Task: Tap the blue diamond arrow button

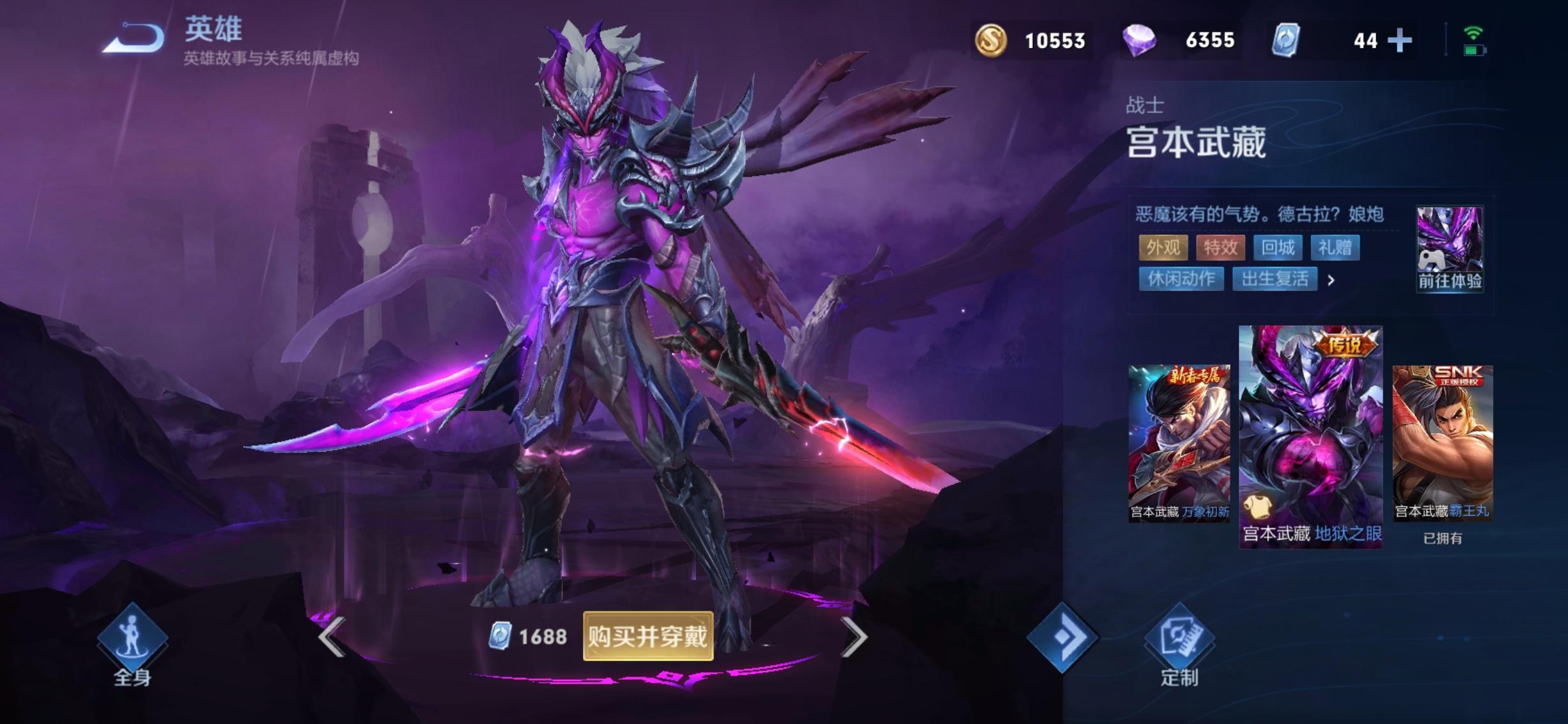Action: pos(1062,637)
